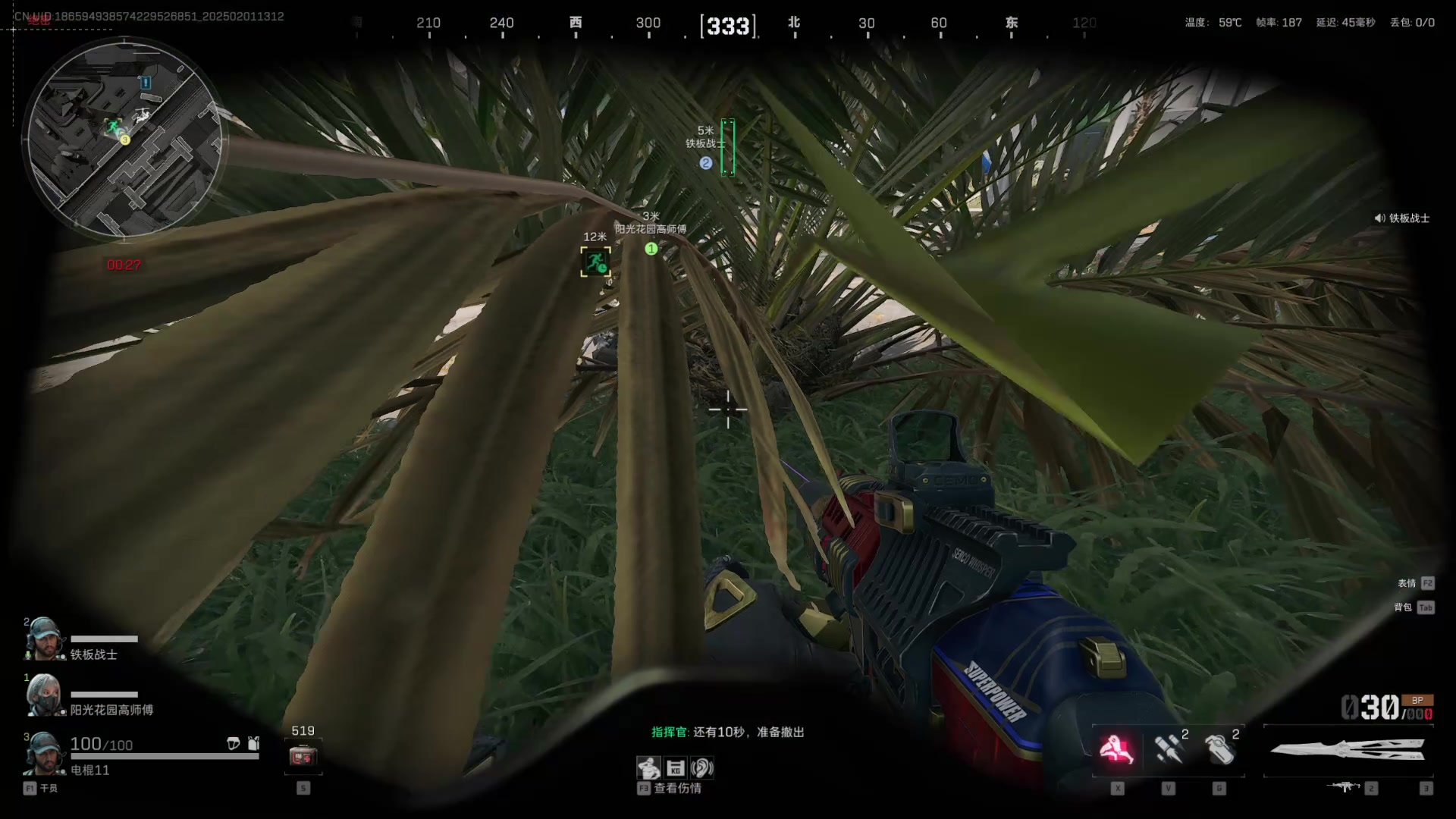Click the ear hearing status icon
The height and width of the screenshot is (819, 1456).
point(702,768)
